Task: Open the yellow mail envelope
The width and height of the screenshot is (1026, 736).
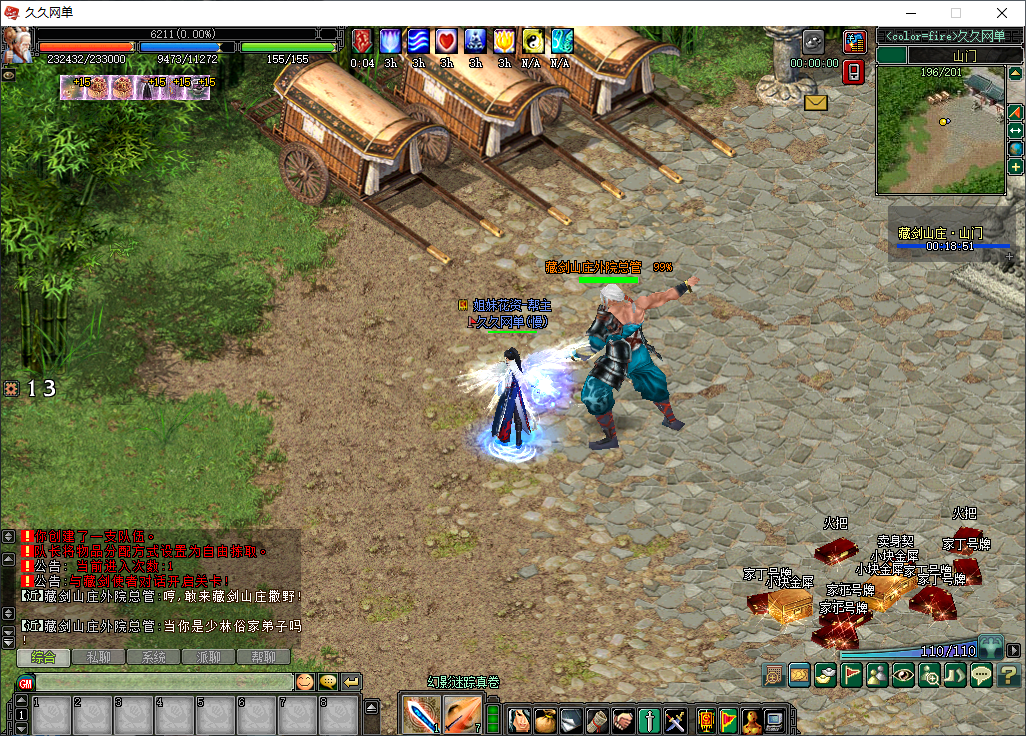Action: tap(816, 102)
